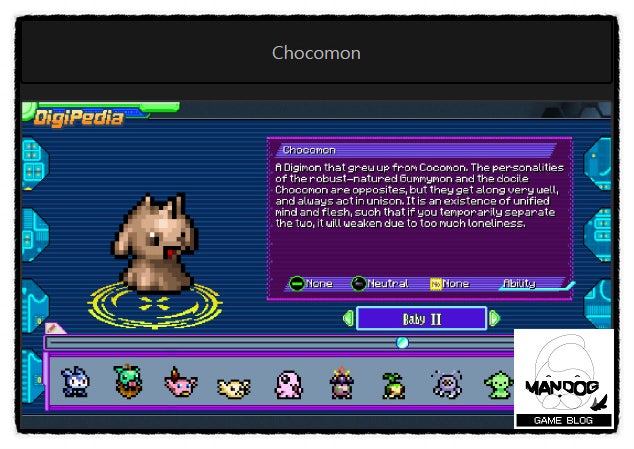Select the previous stage arrow beside Baby II

click(x=348, y=319)
